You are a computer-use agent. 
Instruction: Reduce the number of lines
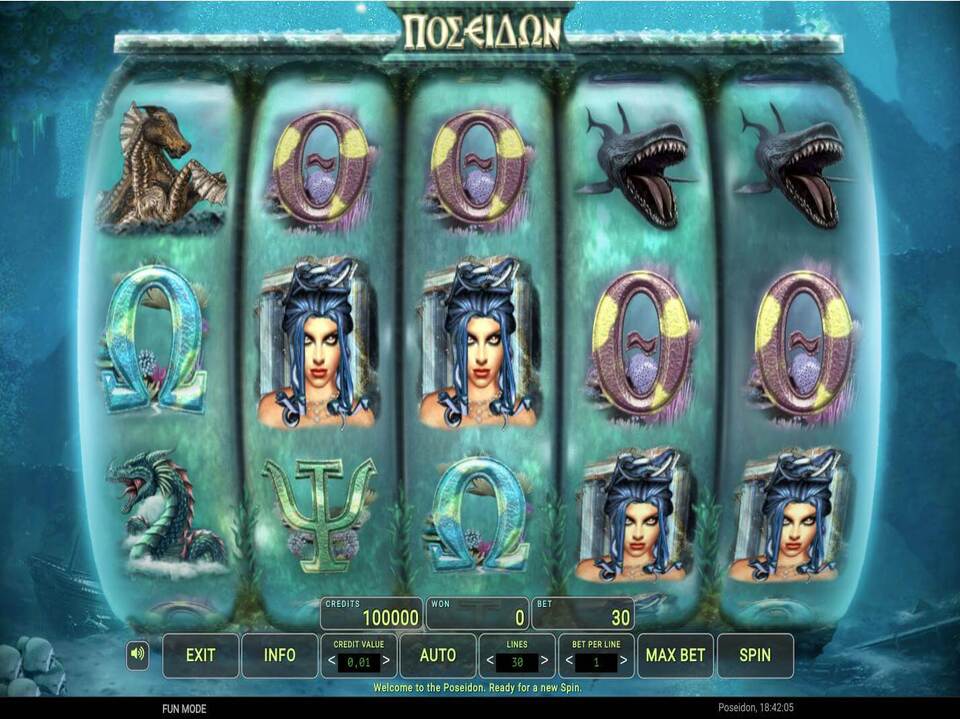click(489, 661)
